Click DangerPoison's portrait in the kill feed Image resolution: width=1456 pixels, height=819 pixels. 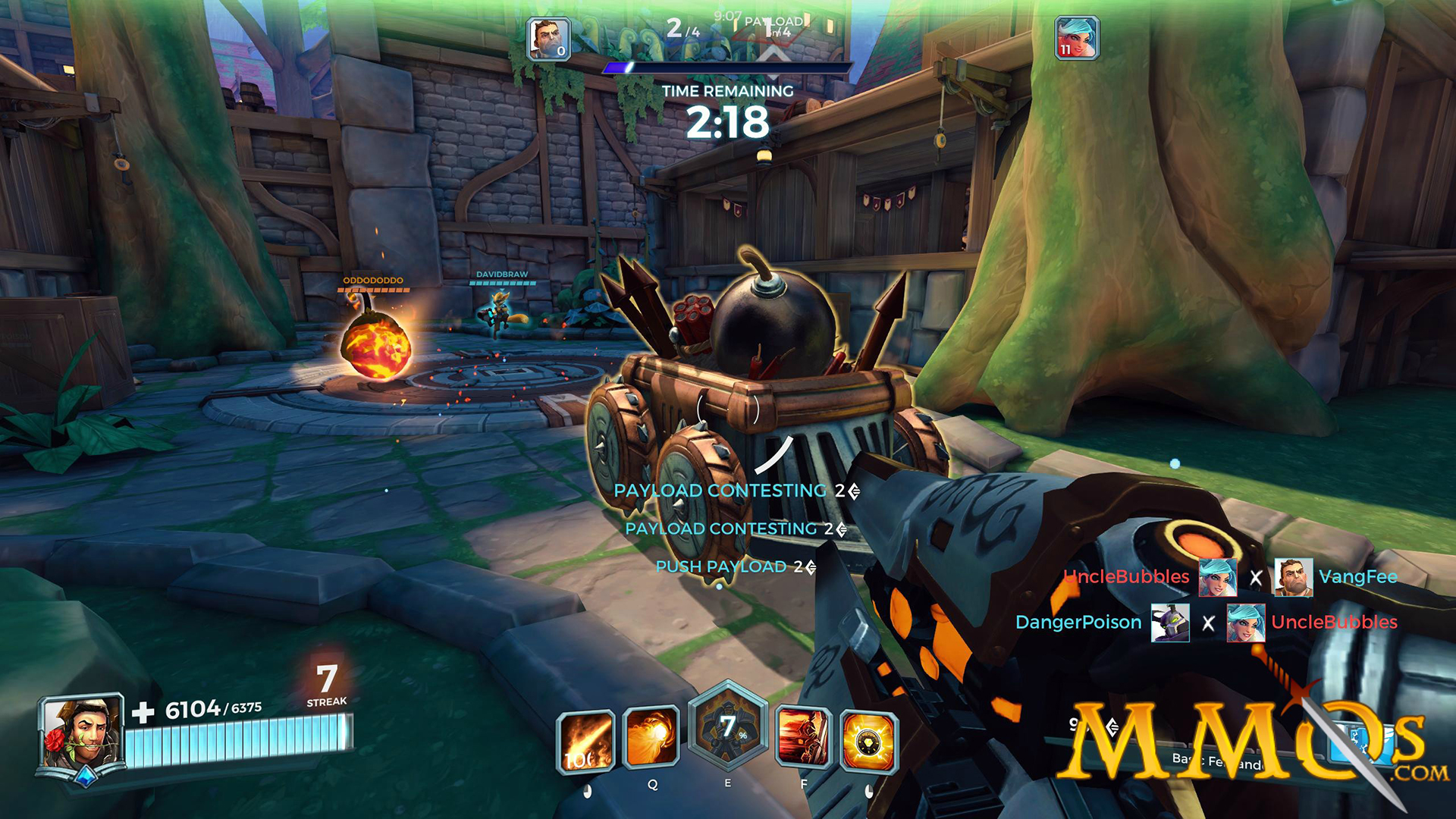click(1169, 623)
